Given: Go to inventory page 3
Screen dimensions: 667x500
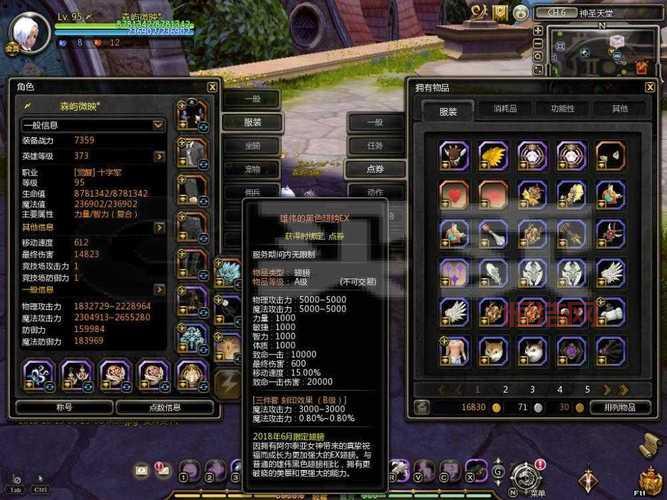Looking at the screenshot, I should [532, 389].
